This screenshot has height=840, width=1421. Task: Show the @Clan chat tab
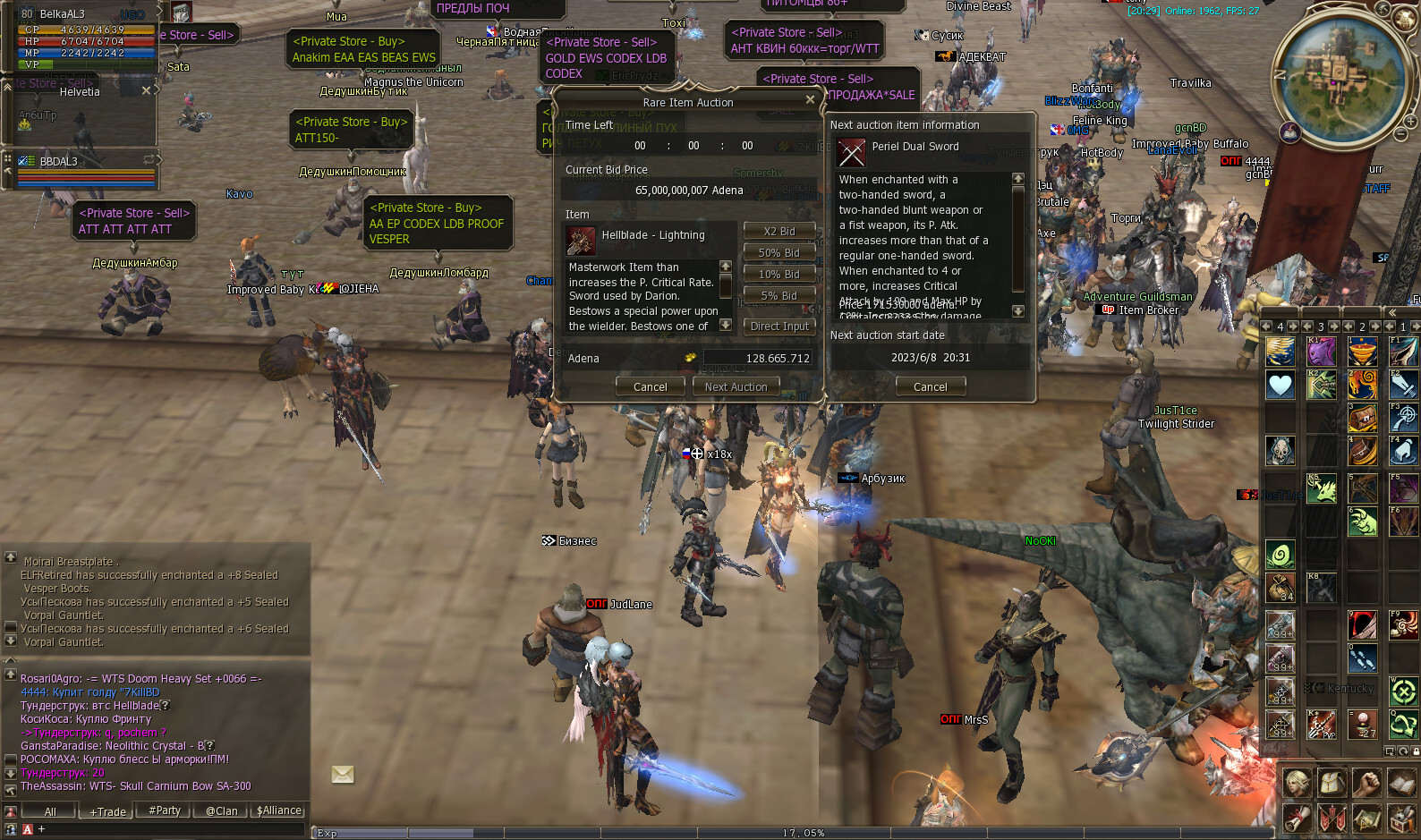coord(222,811)
